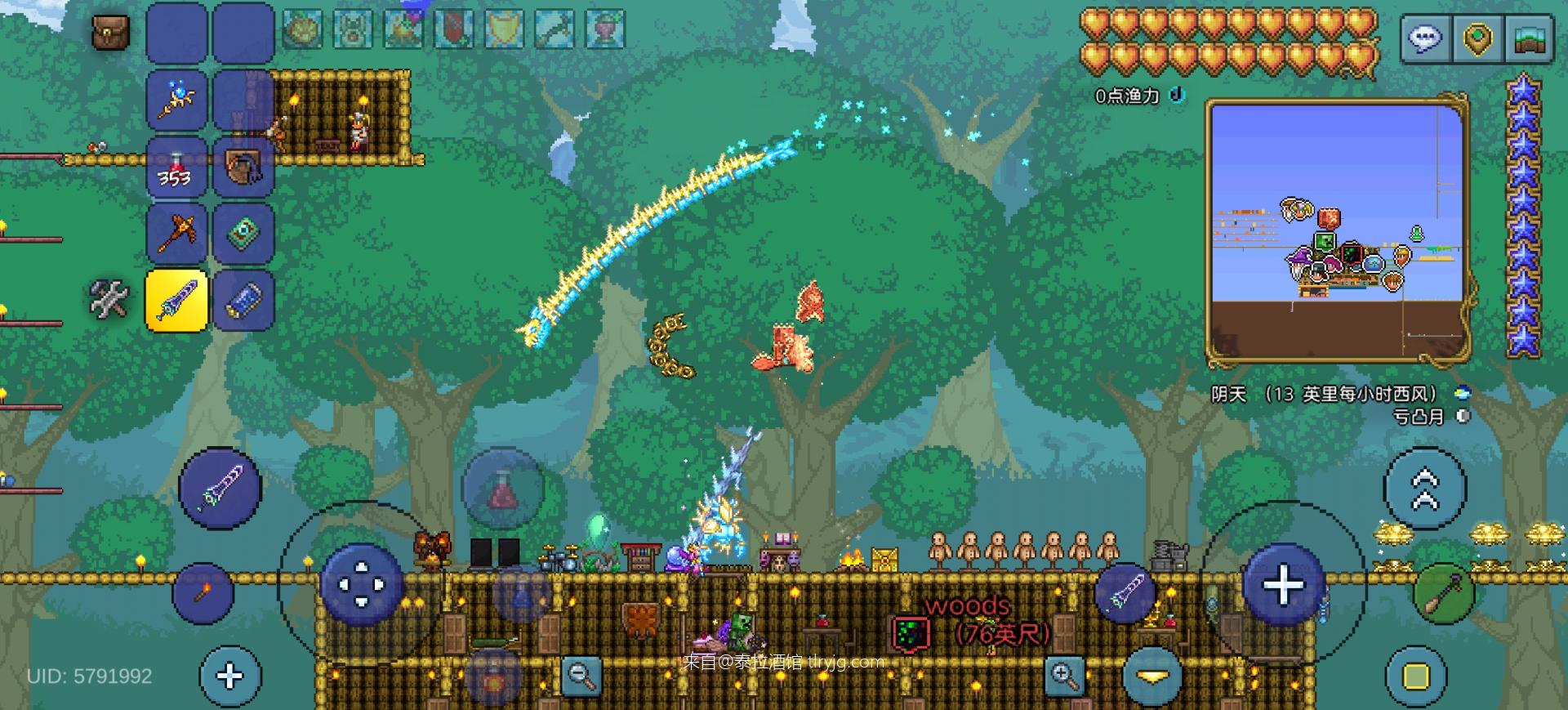Tap the double-arrow jump button

pyautogui.click(x=1424, y=489)
